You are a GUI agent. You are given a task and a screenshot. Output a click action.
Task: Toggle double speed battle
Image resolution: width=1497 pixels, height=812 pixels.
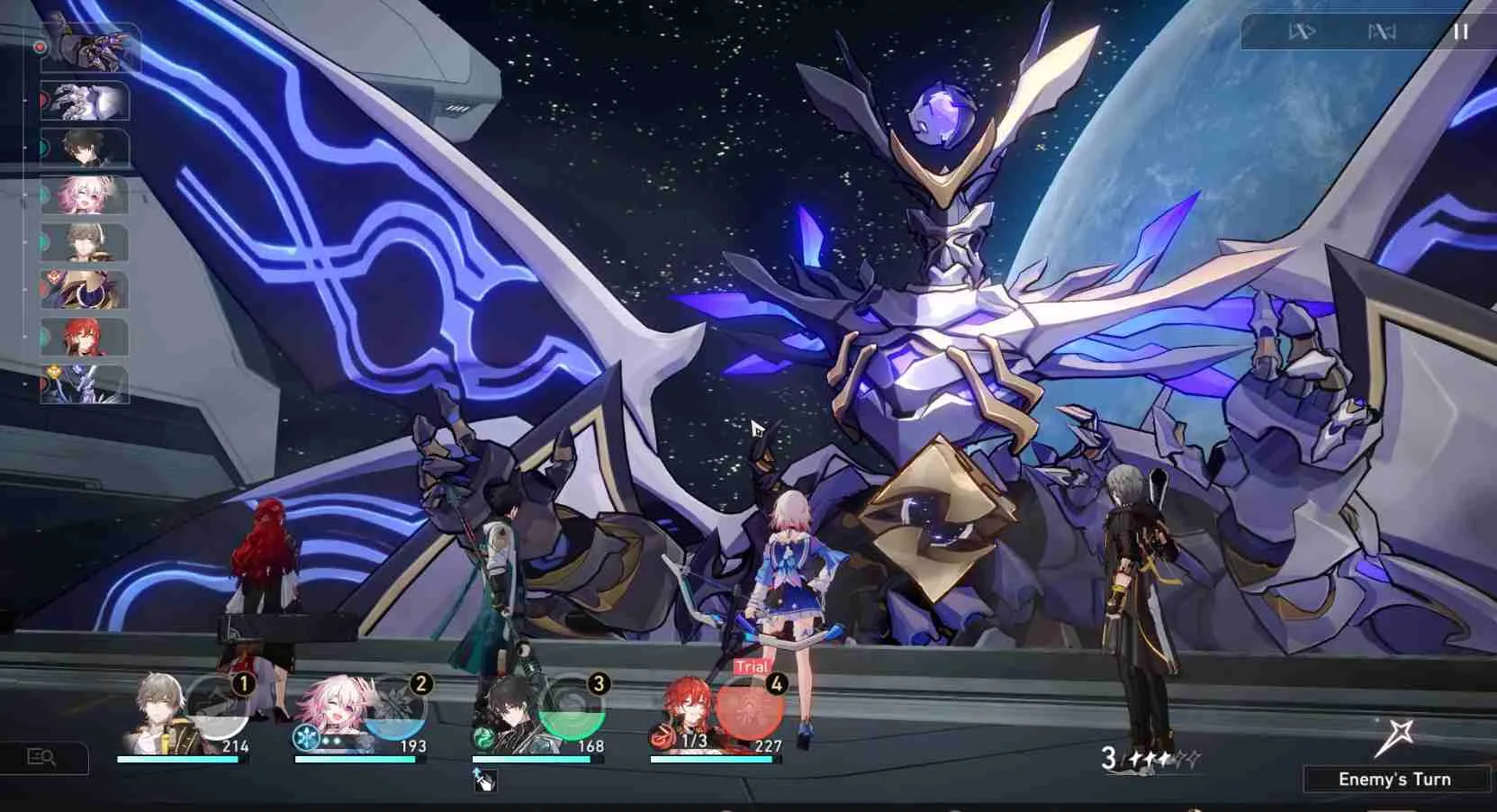(x=1303, y=32)
